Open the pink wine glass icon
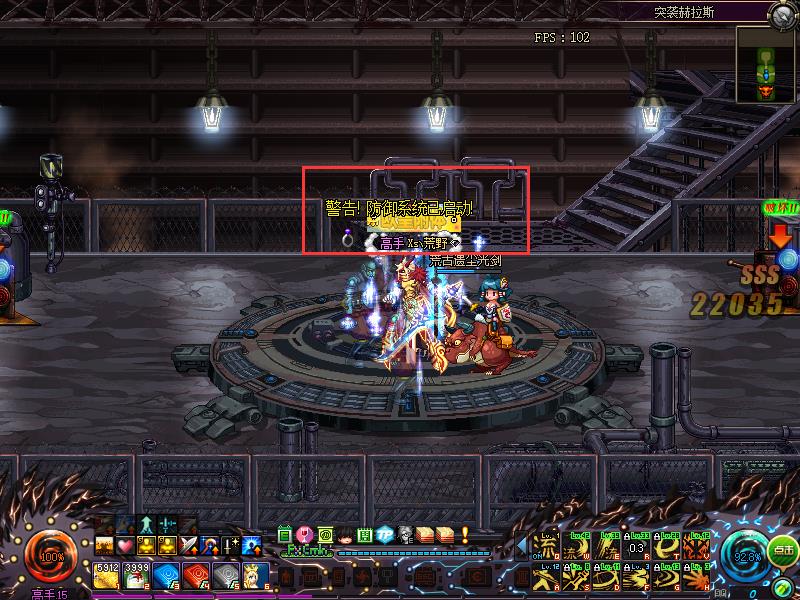 tap(304, 535)
